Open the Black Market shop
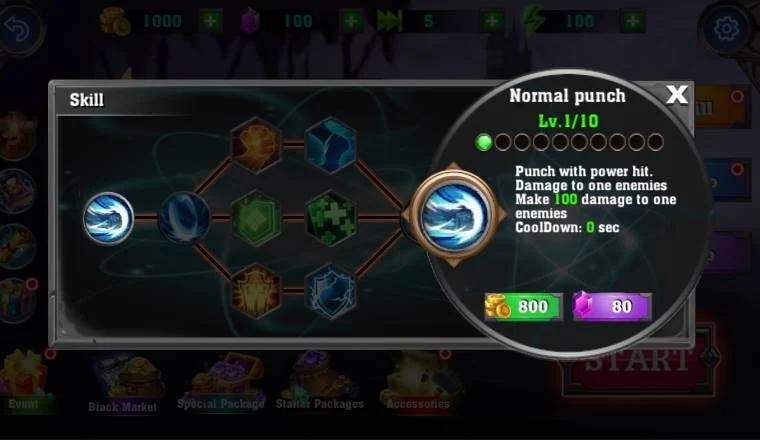The image size is (760, 440). tap(122, 385)
